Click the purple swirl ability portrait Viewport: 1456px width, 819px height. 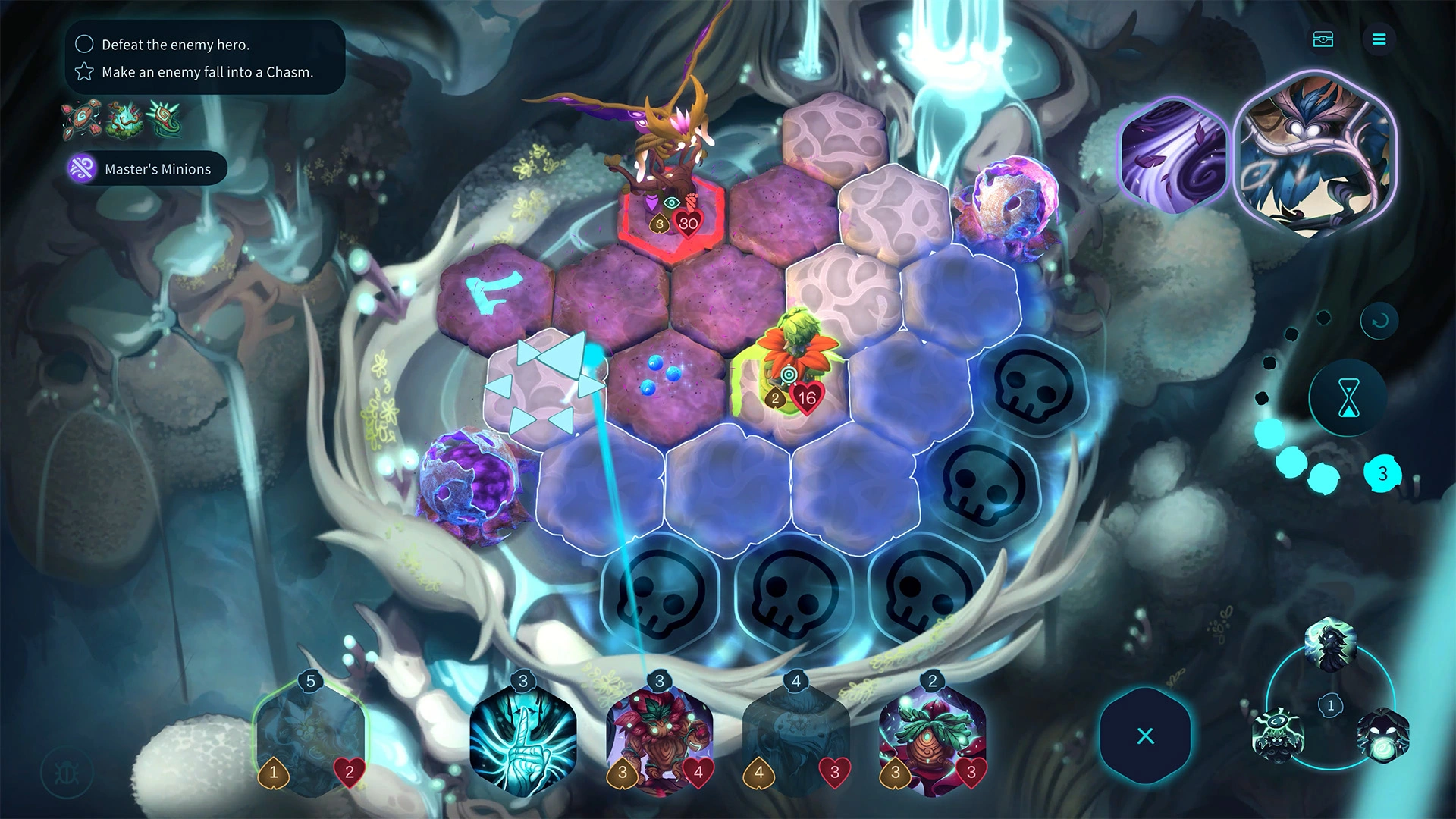[1172, 157]
